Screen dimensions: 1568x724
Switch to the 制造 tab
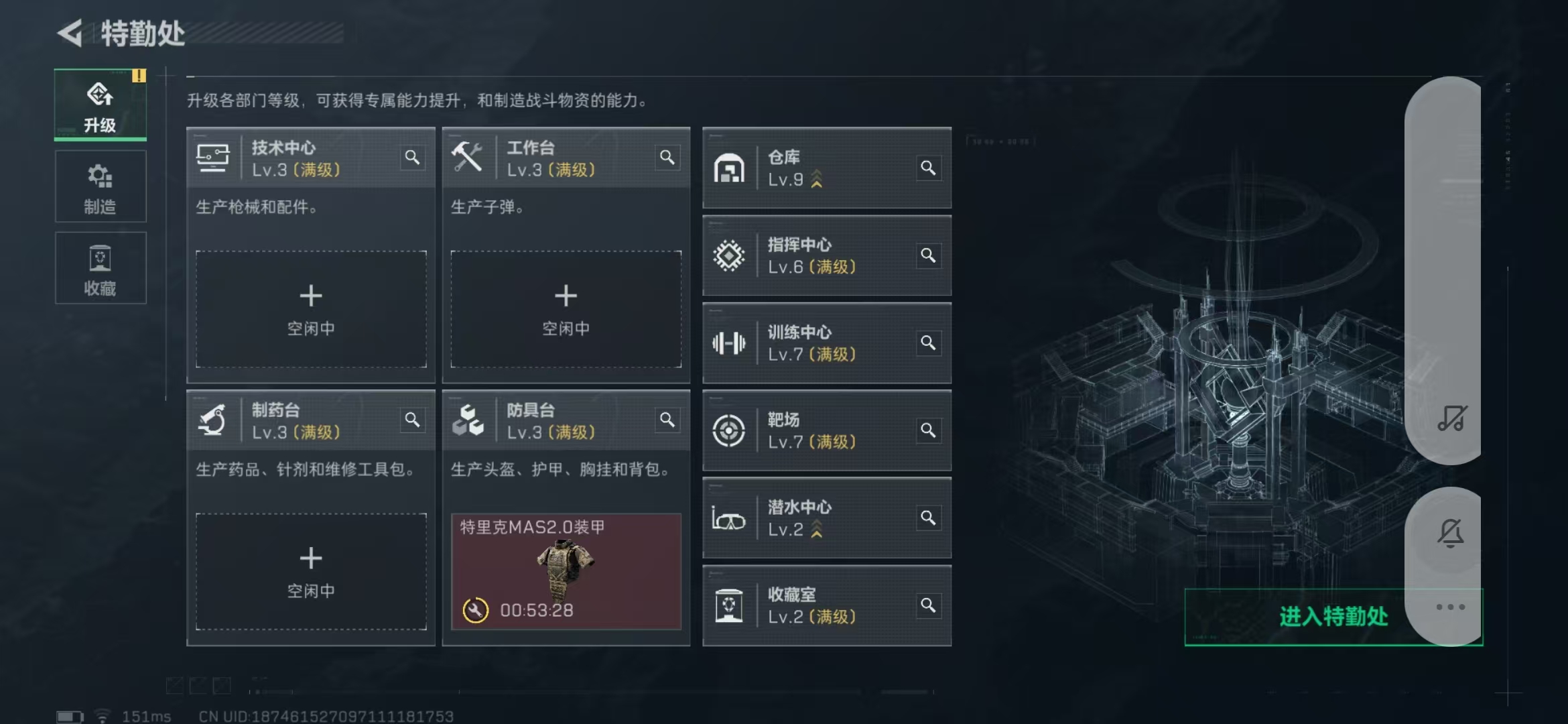(x=100, y=186)
